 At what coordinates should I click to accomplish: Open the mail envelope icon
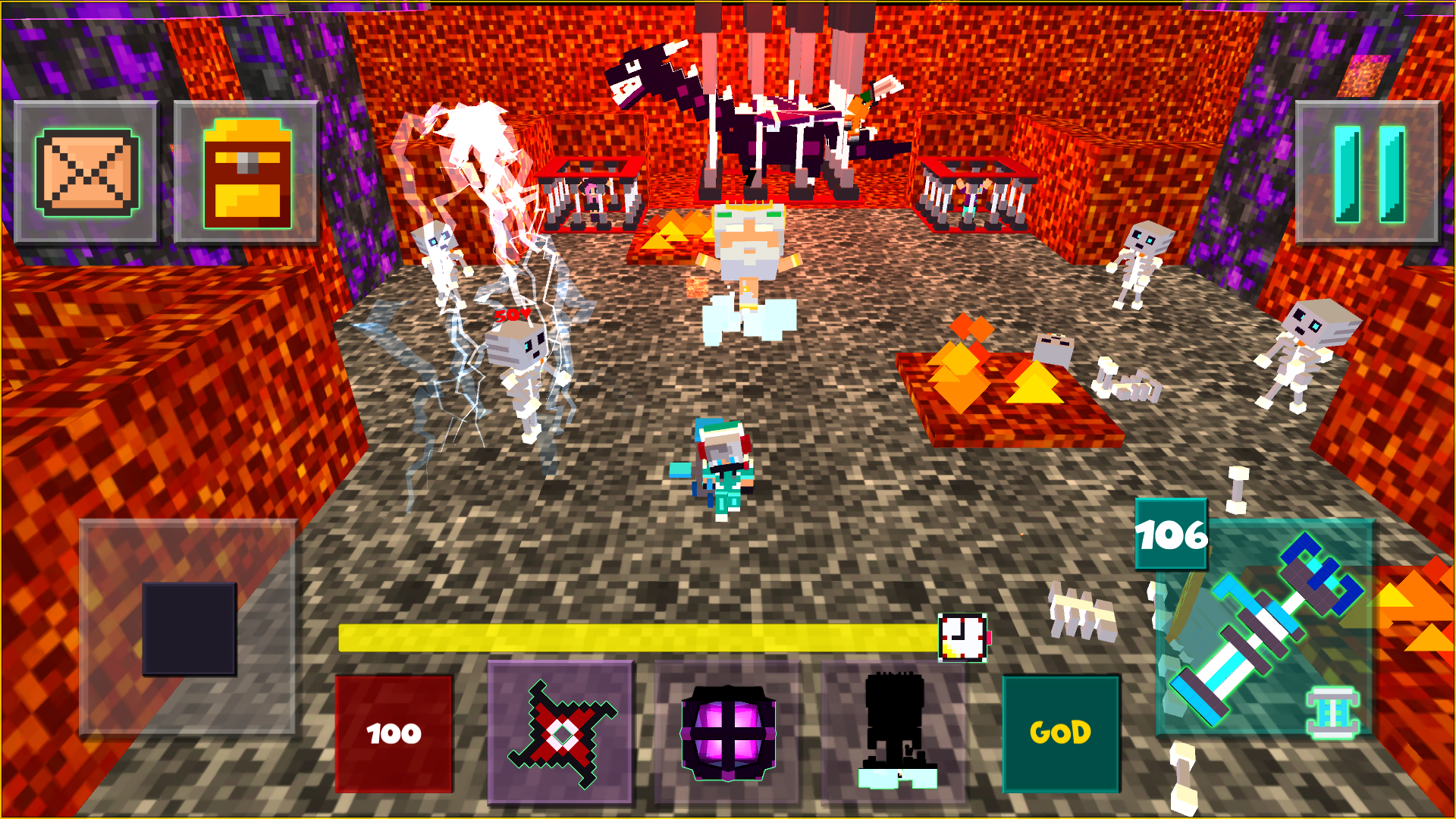click(86, 171)
